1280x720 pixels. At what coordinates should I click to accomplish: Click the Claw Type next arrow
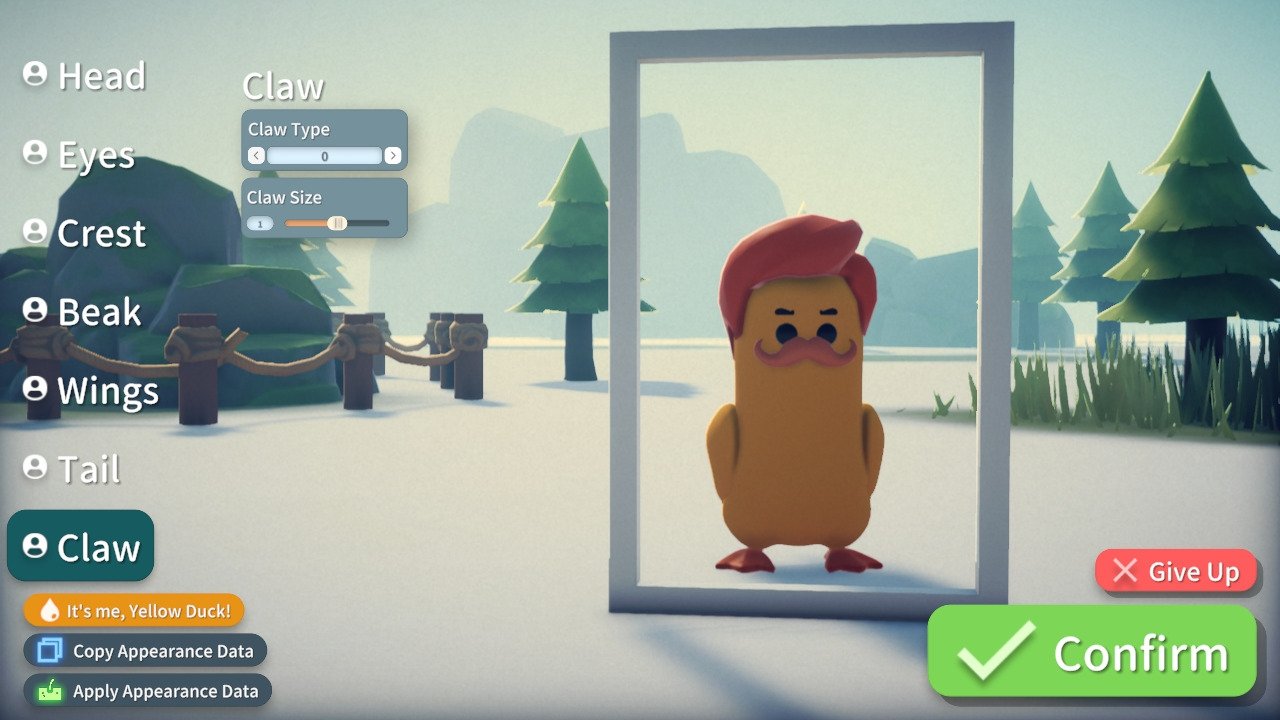point(393,155)
